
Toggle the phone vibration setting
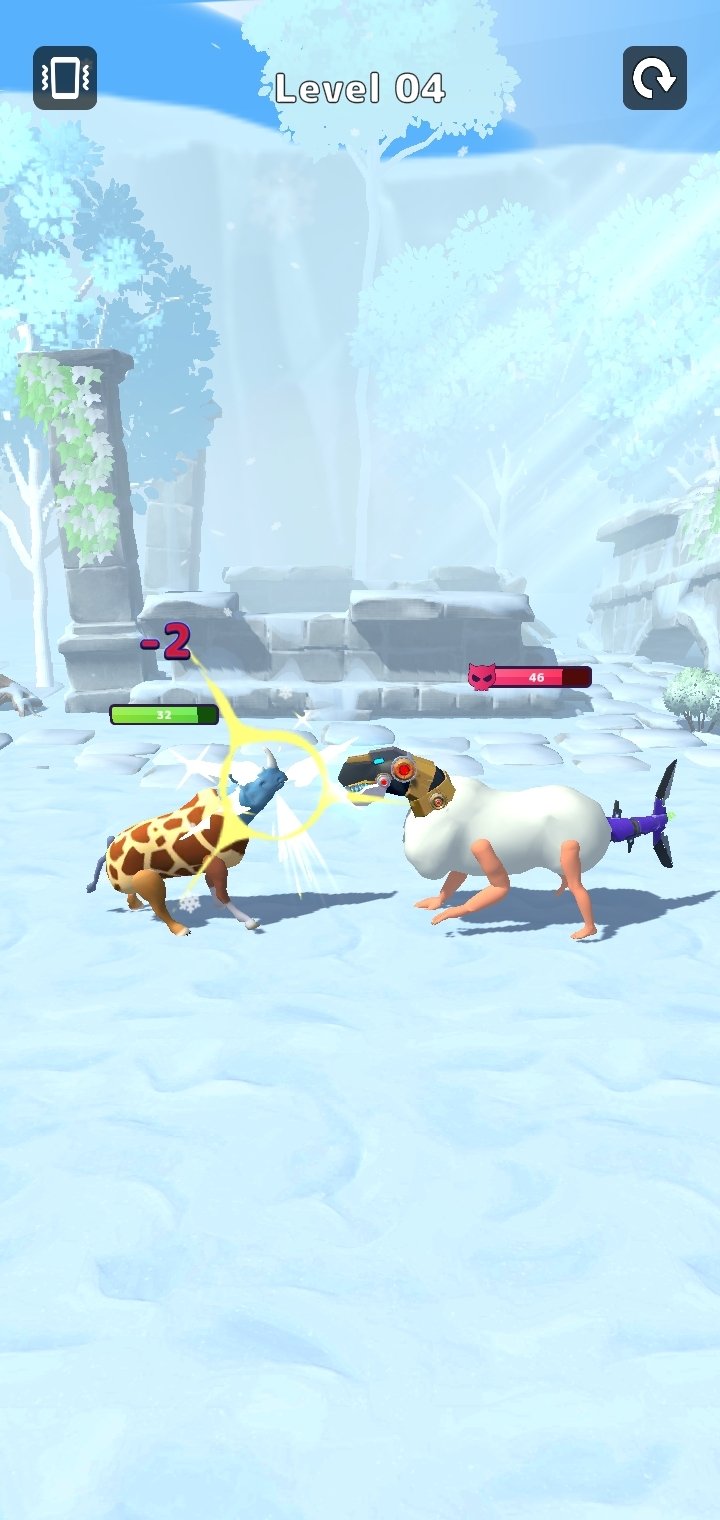pos(65,78)
